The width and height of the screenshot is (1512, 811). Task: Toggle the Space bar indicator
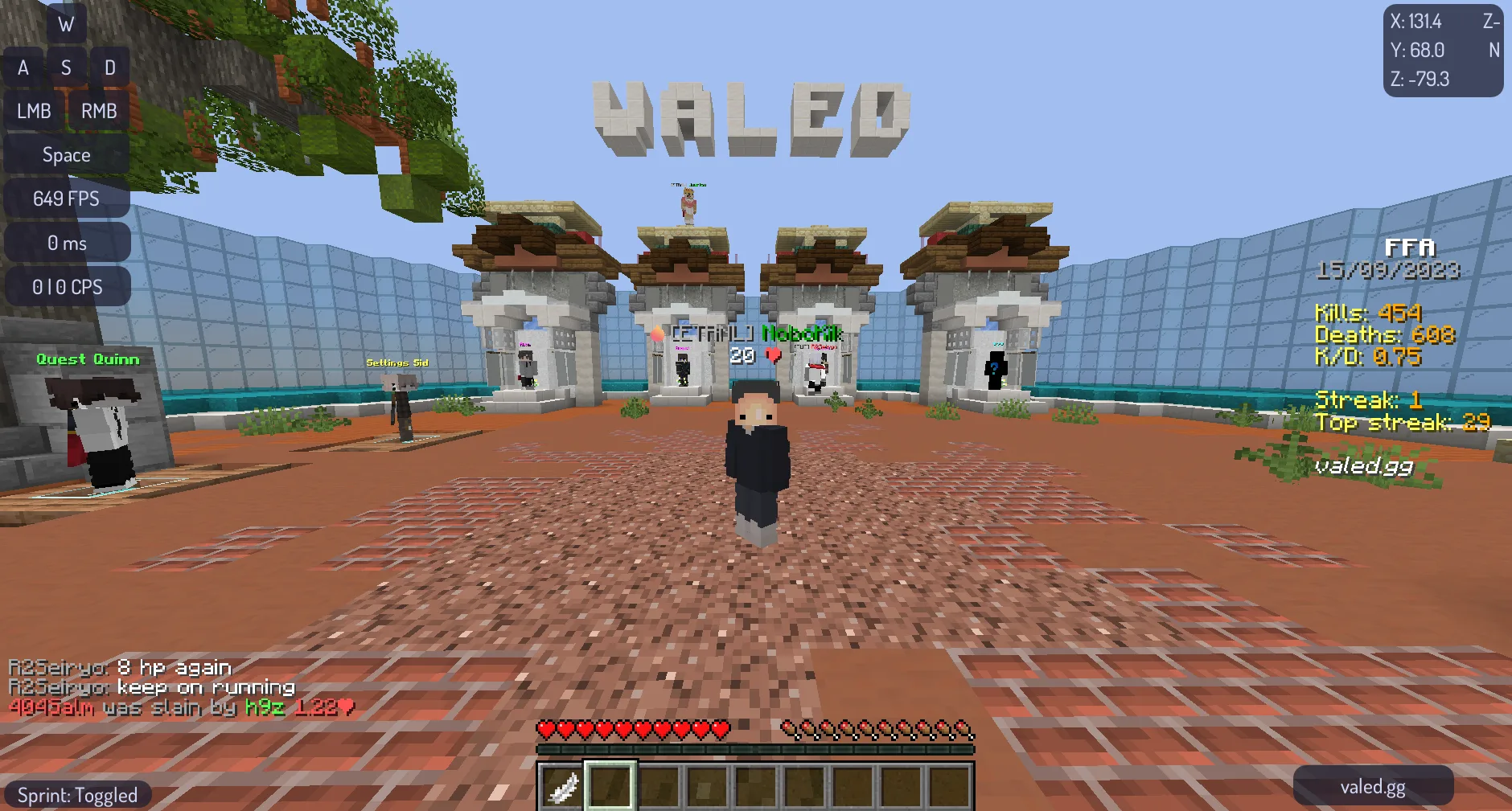click(x=66, y=154)
